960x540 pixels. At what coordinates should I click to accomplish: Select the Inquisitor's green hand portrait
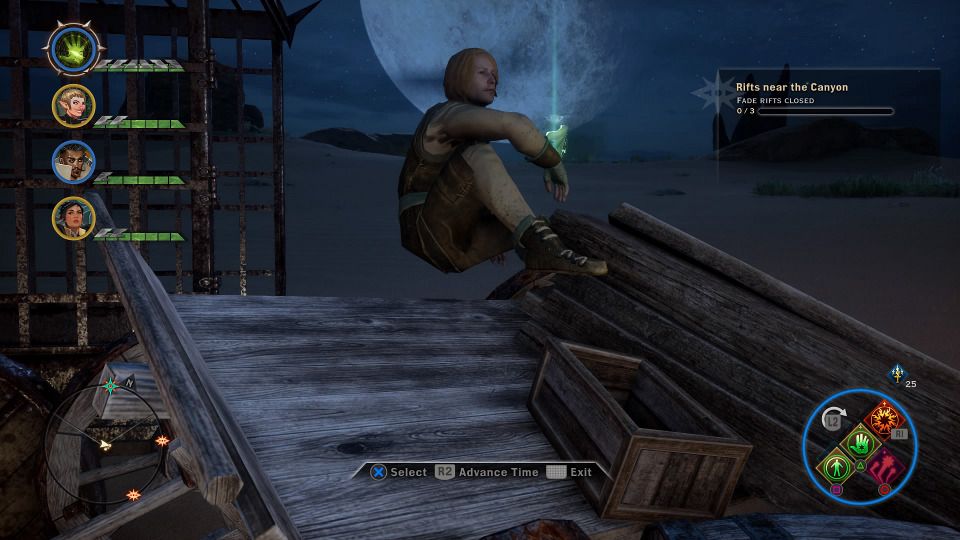pyautogui.click(x=73, y=49)
